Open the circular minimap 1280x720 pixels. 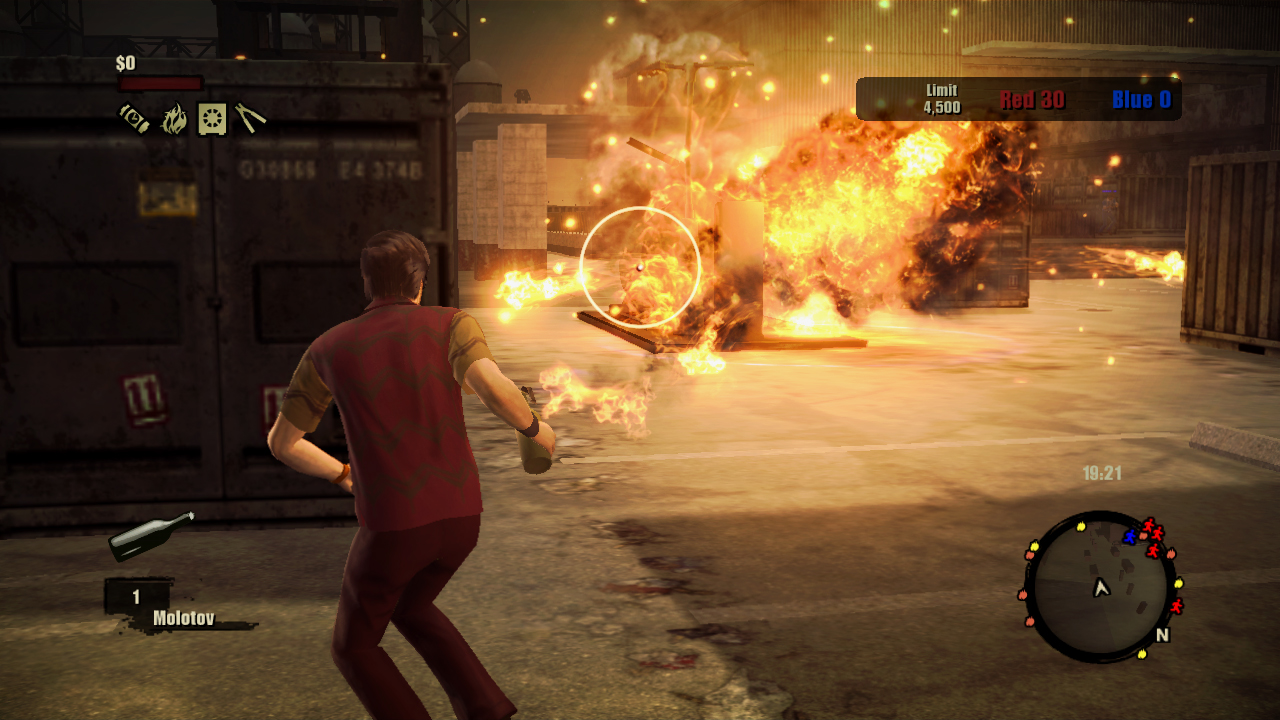point(1101,587)
